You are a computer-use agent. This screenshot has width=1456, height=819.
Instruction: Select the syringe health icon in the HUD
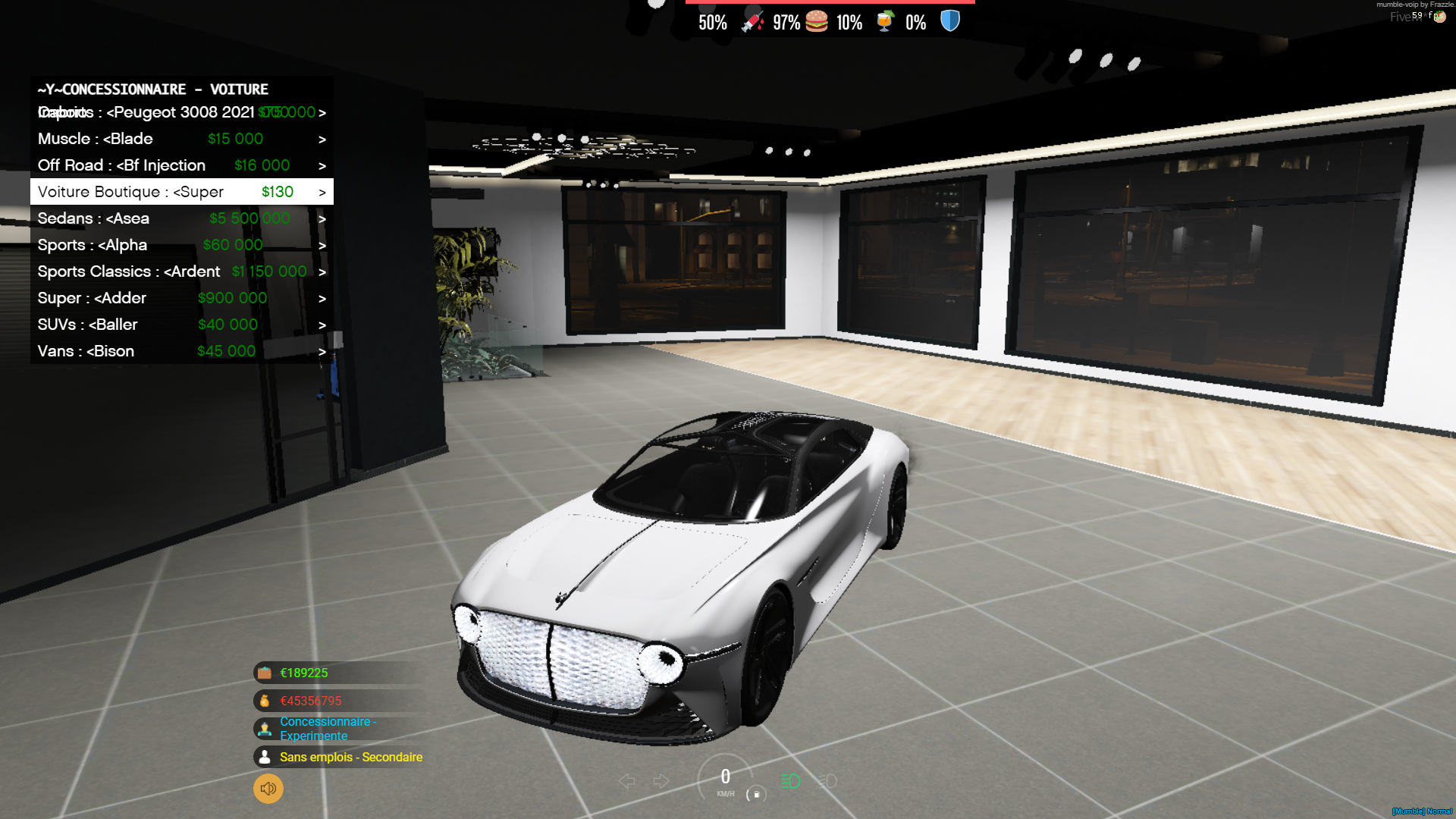[x=749, y=21]
